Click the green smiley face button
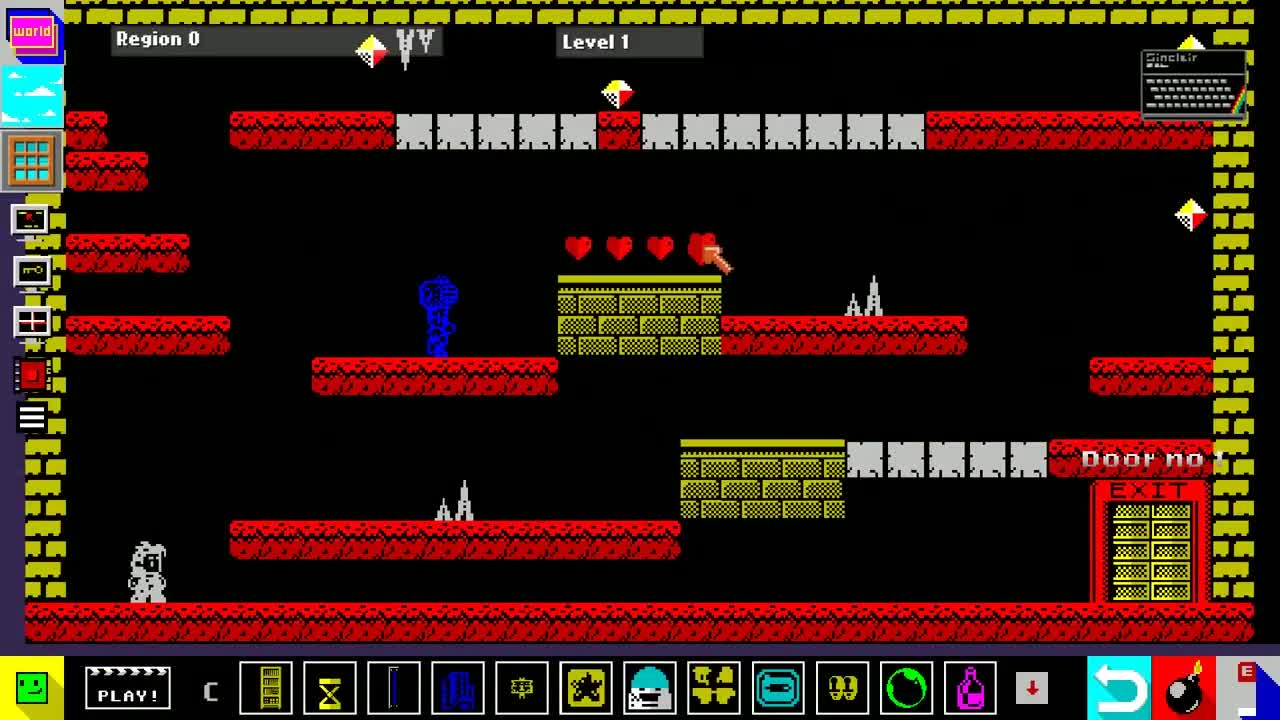This screenshot has width=1280, height=720. pos(32,688)
